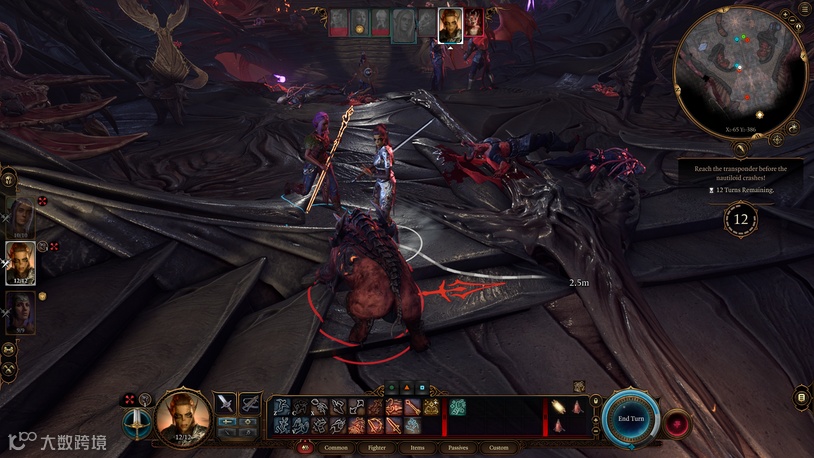End the current turn
Viewport: 814px width, 458px height.
pos(631,418)
